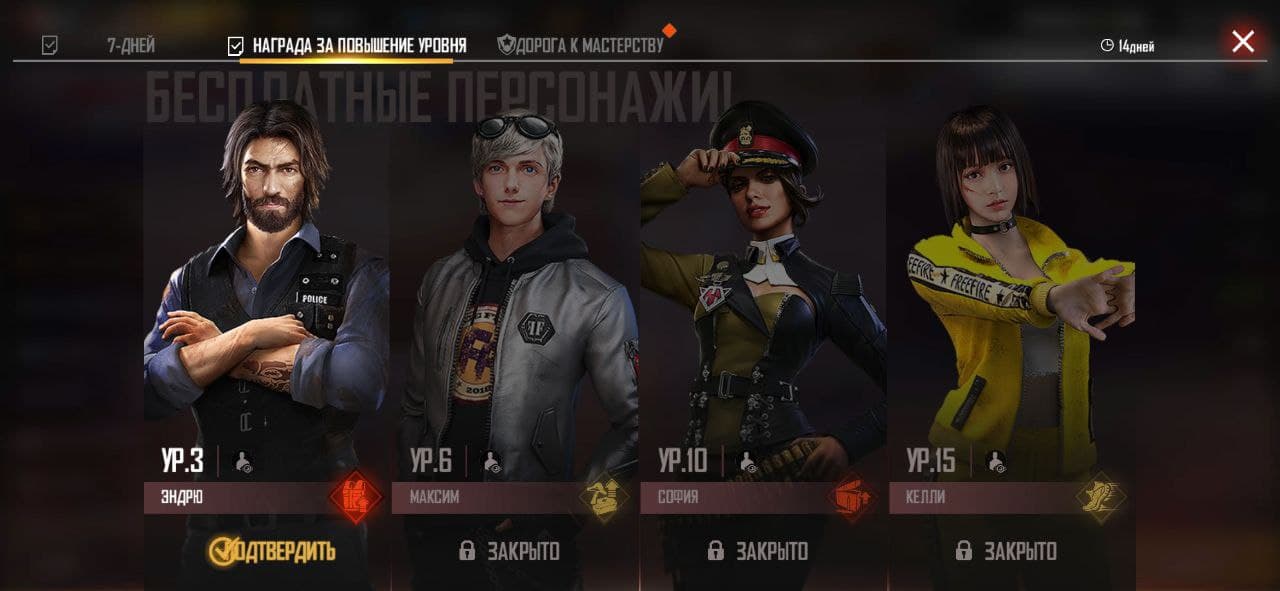Open the Награда за повышение уровня tab
Screen dimensions: 1280x591
pyautogui.click(x=358, y=46)
